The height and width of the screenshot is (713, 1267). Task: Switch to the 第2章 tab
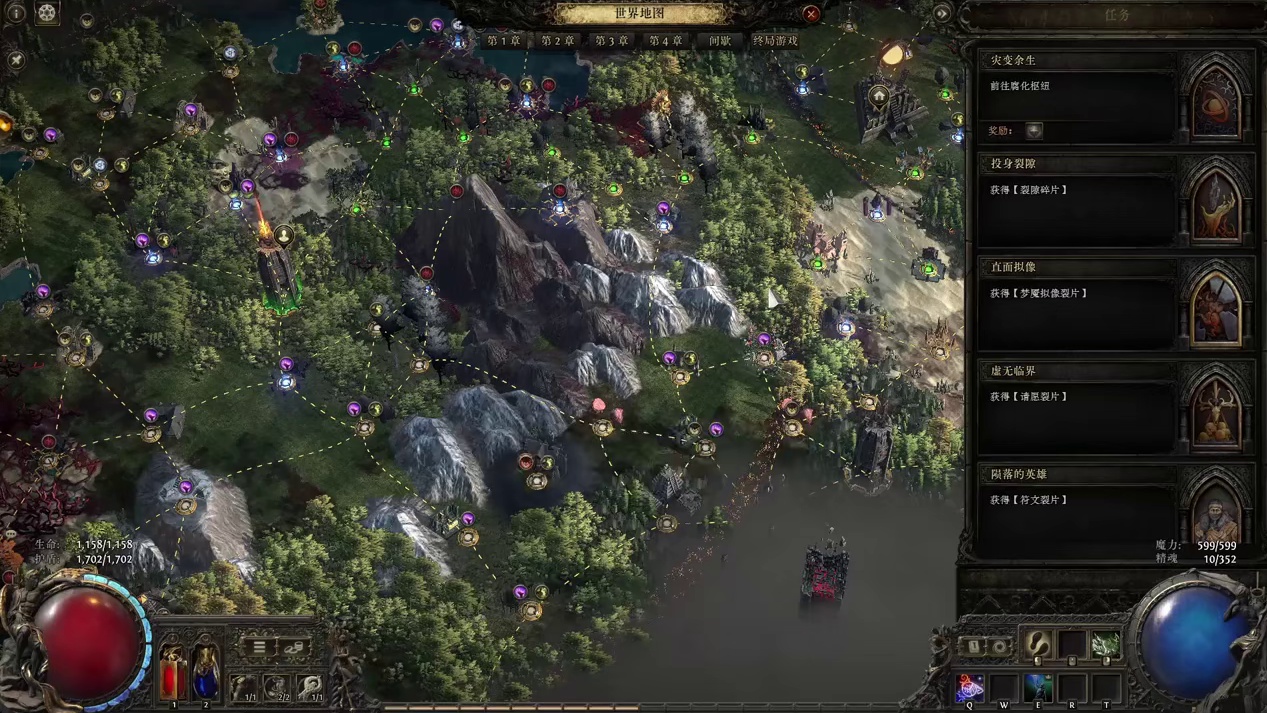click(x=558, y=41)
